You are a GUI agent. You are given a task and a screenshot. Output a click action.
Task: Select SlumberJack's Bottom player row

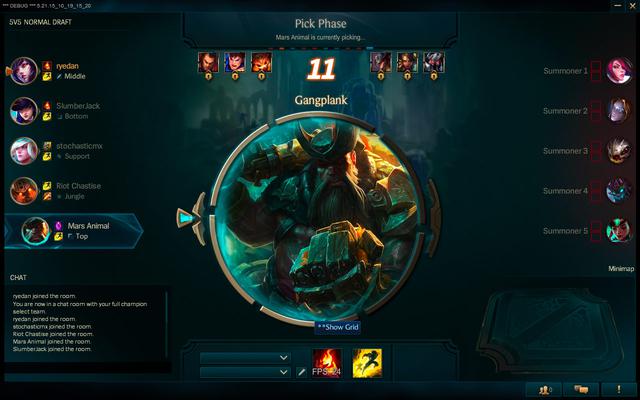pyautogui.click(x=70, y=110)
